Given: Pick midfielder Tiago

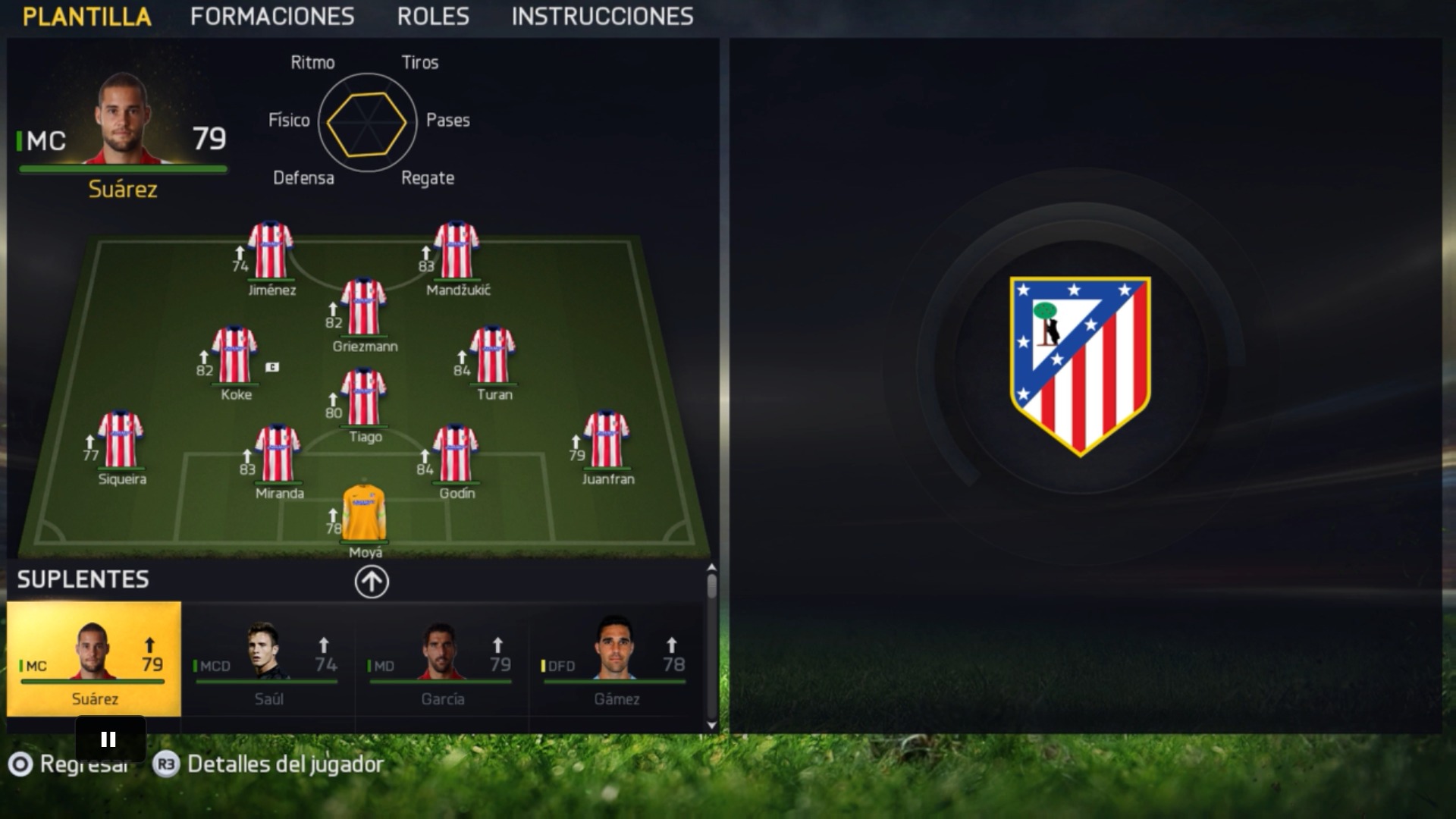Looking at the screenshot, I should (x=364, y=397).
